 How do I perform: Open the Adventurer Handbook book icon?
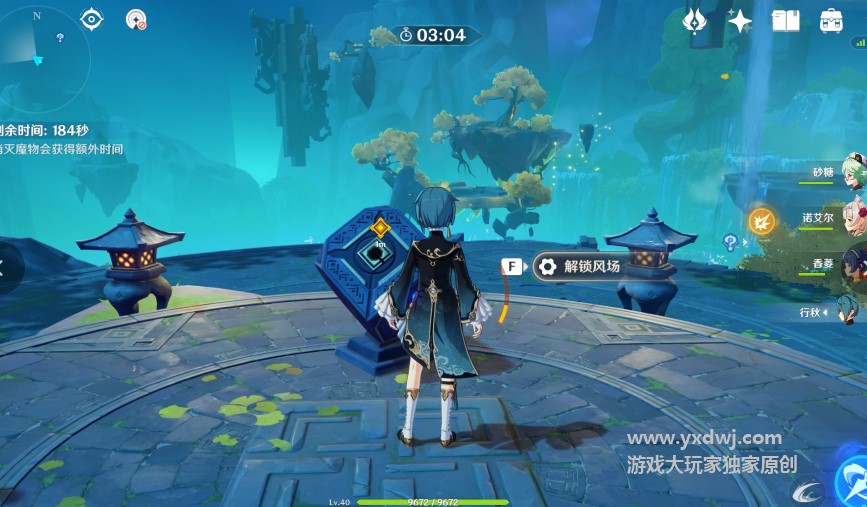click(x=786, y=21)
